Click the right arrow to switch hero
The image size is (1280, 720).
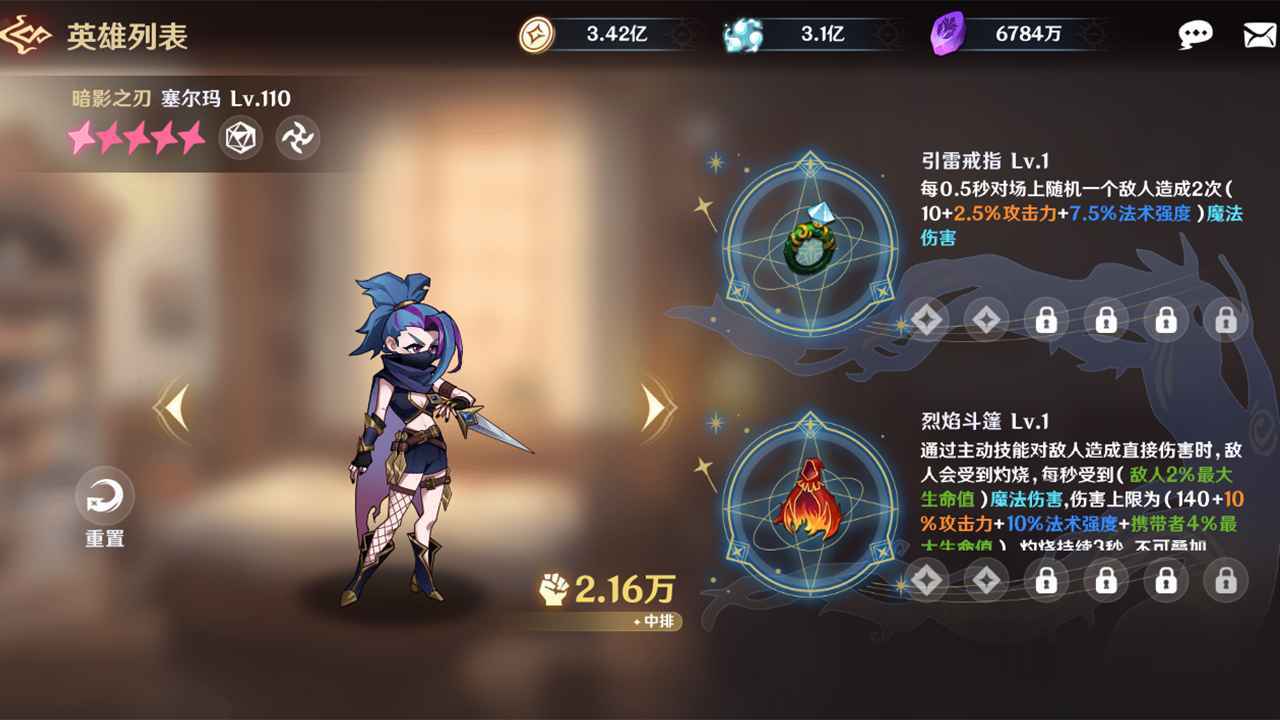pyautogui.click(x=655, y=410)
